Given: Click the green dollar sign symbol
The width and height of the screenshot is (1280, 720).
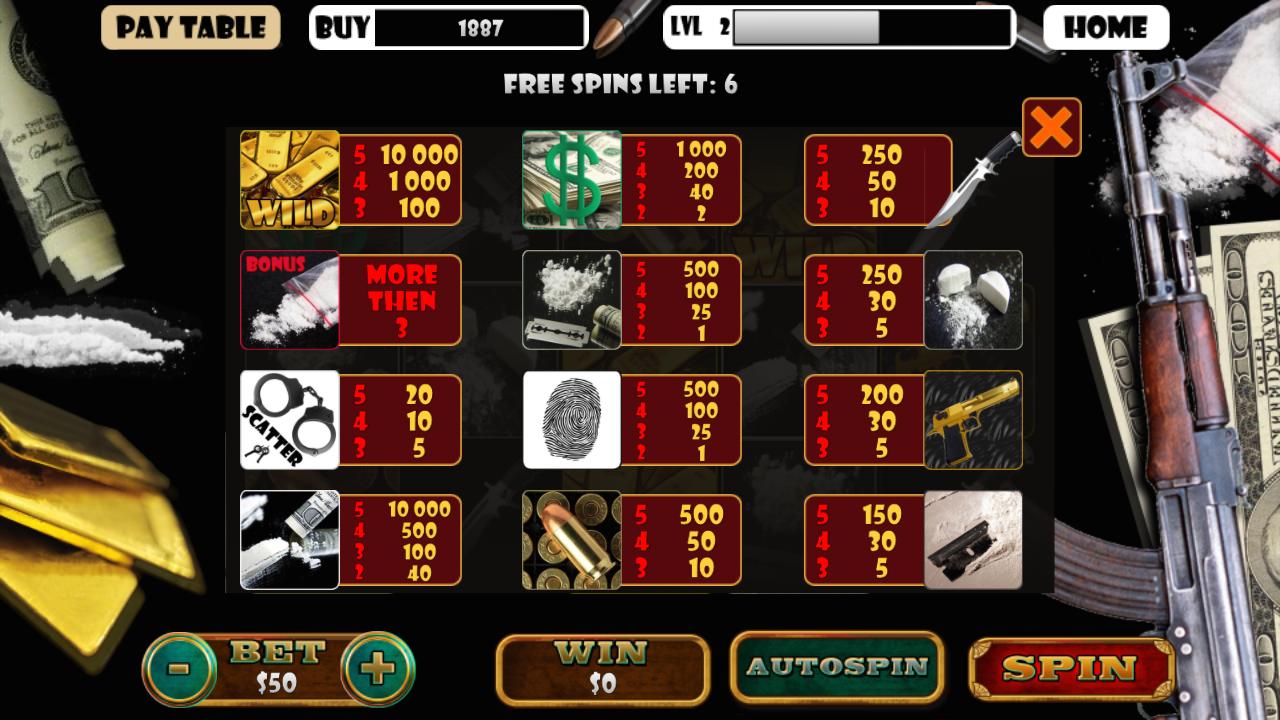Looking at the screenshot, I should (x=571, y=180).
